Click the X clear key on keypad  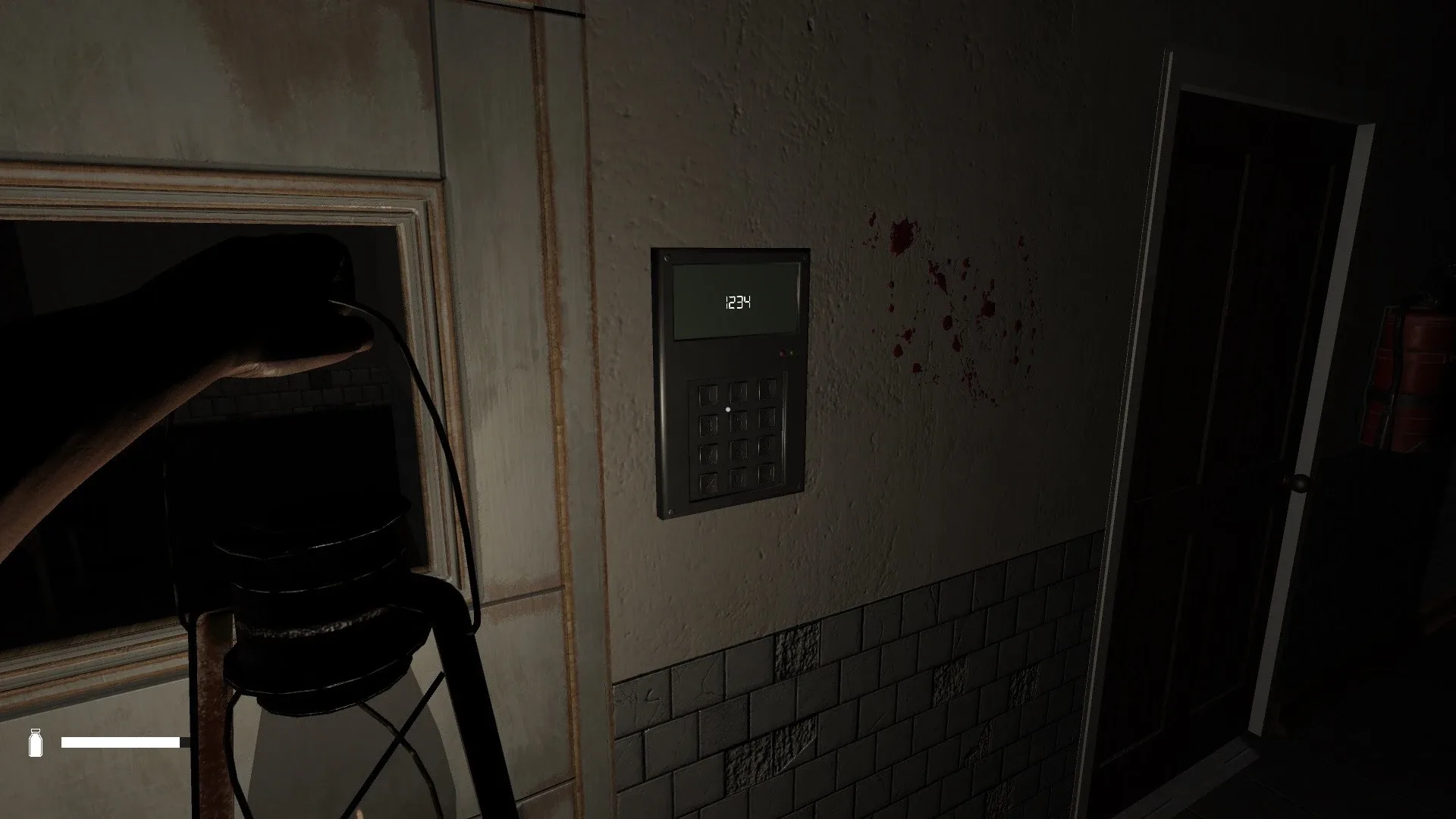(x=708, y=482)
